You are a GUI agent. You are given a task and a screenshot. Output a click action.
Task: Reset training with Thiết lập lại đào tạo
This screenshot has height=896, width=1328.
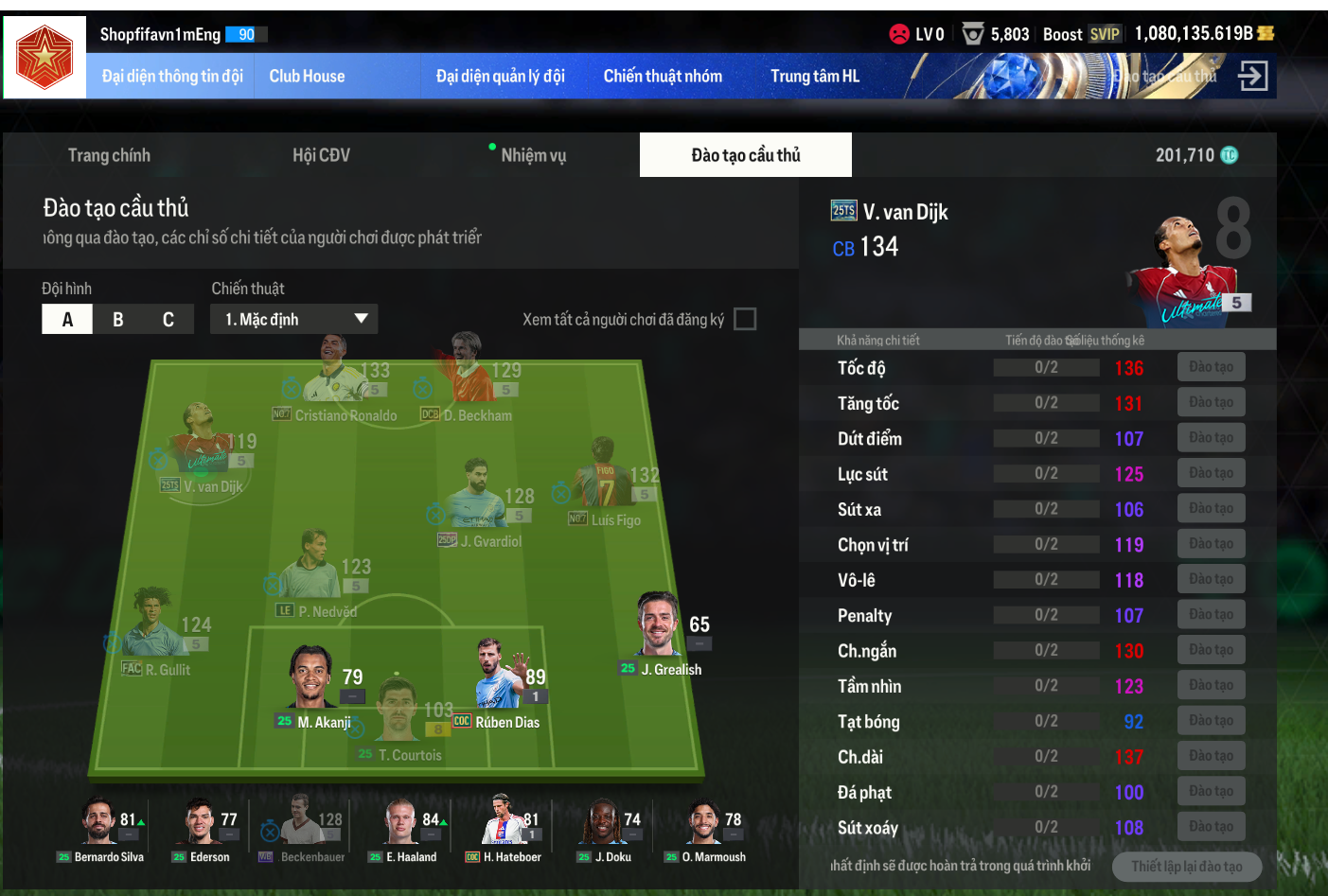coord(1186,867)
